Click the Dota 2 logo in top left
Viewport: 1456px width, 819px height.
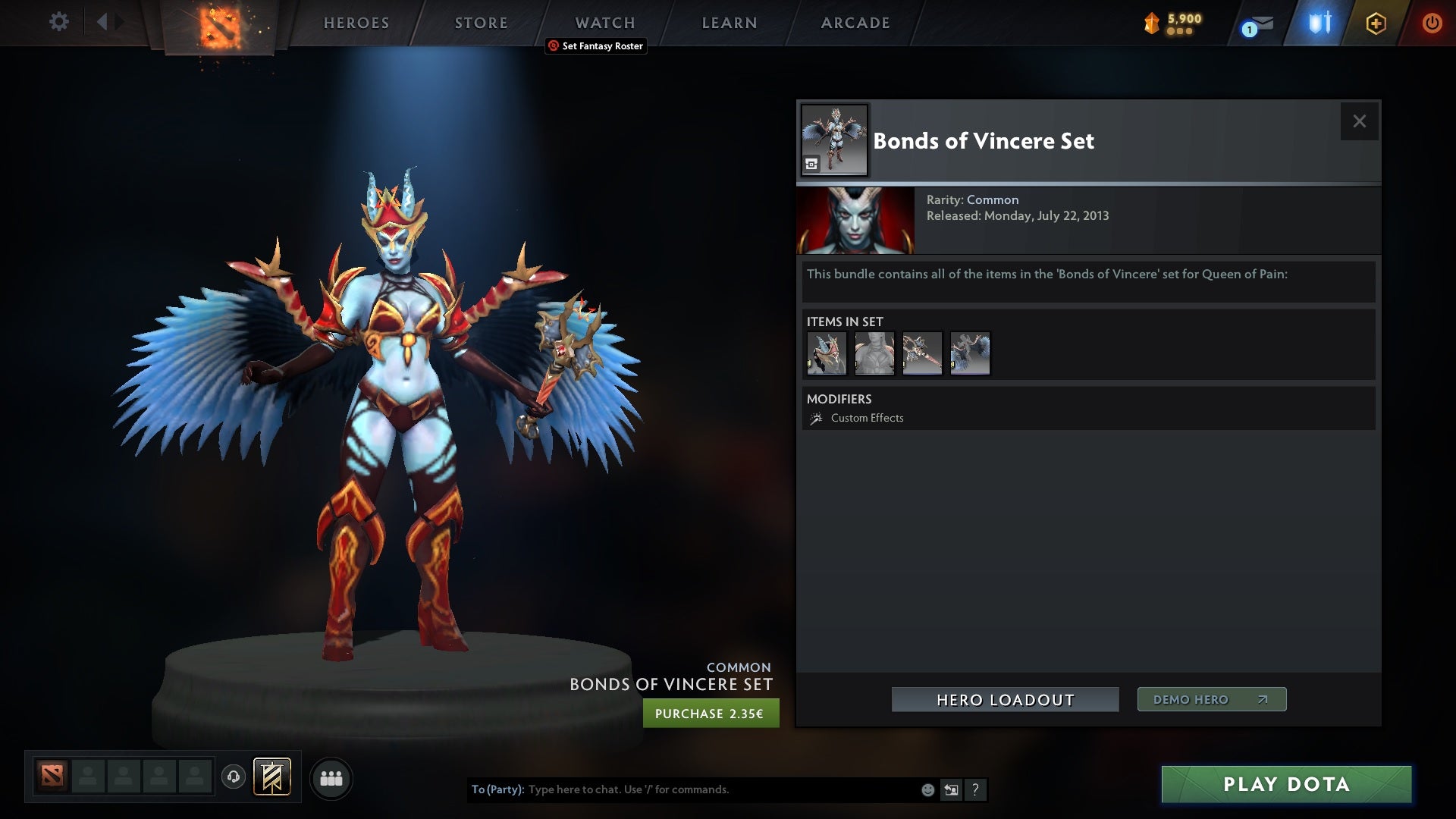218,27
